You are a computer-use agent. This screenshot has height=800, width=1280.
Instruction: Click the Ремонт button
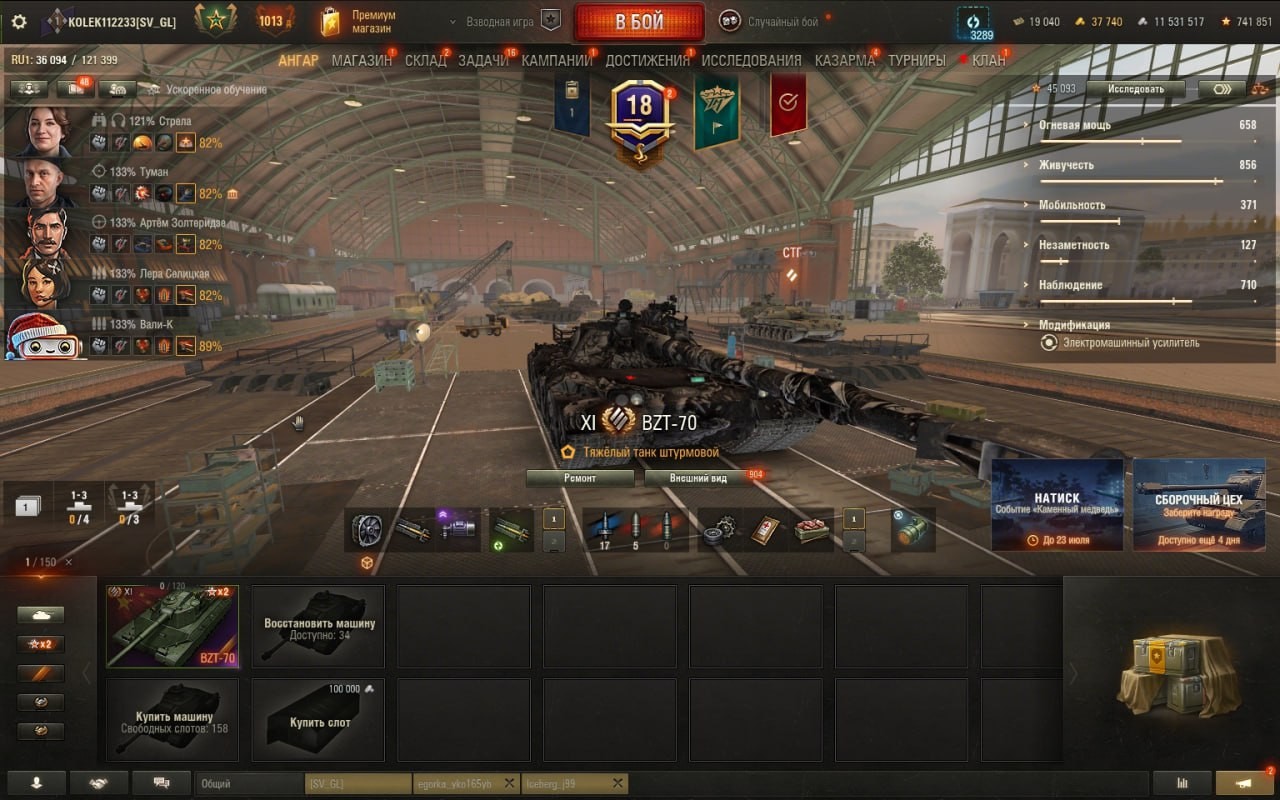tap(580, 478)
